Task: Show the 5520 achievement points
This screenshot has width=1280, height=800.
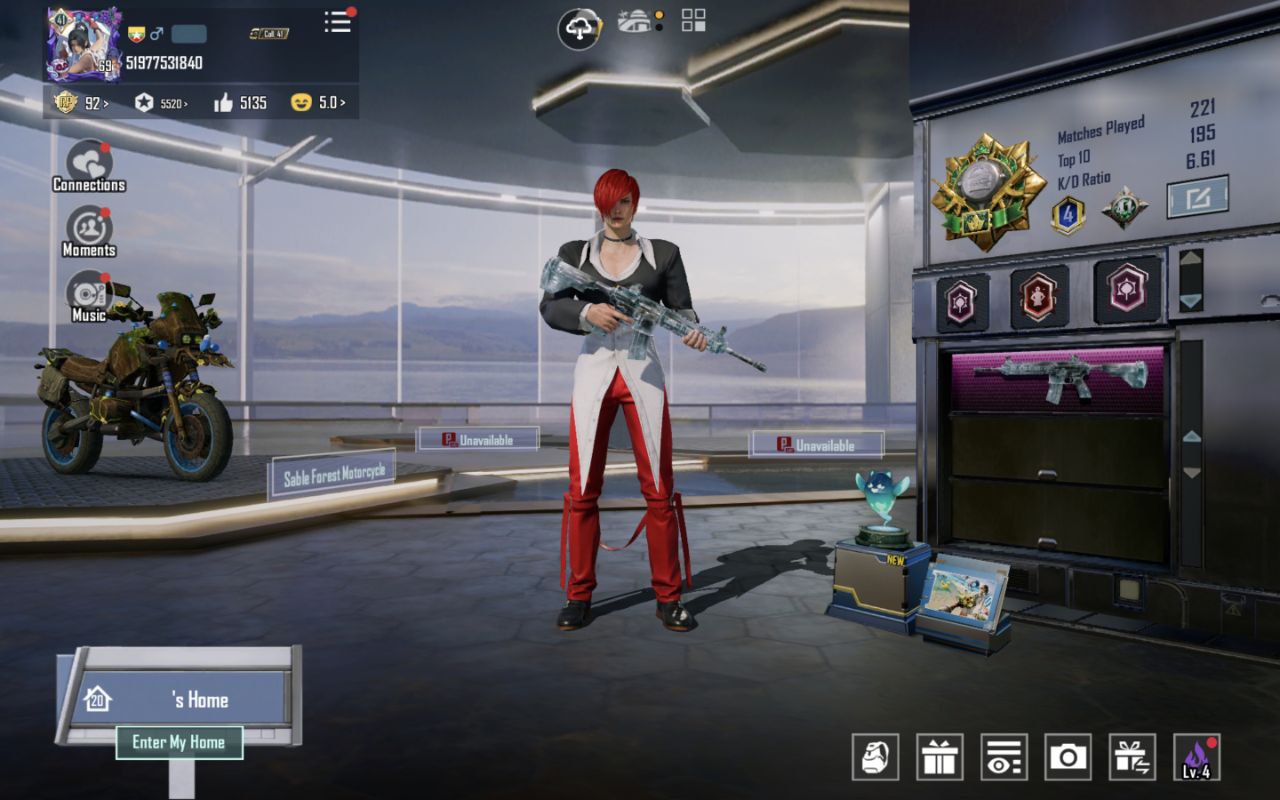Action: tap(161, 102)
